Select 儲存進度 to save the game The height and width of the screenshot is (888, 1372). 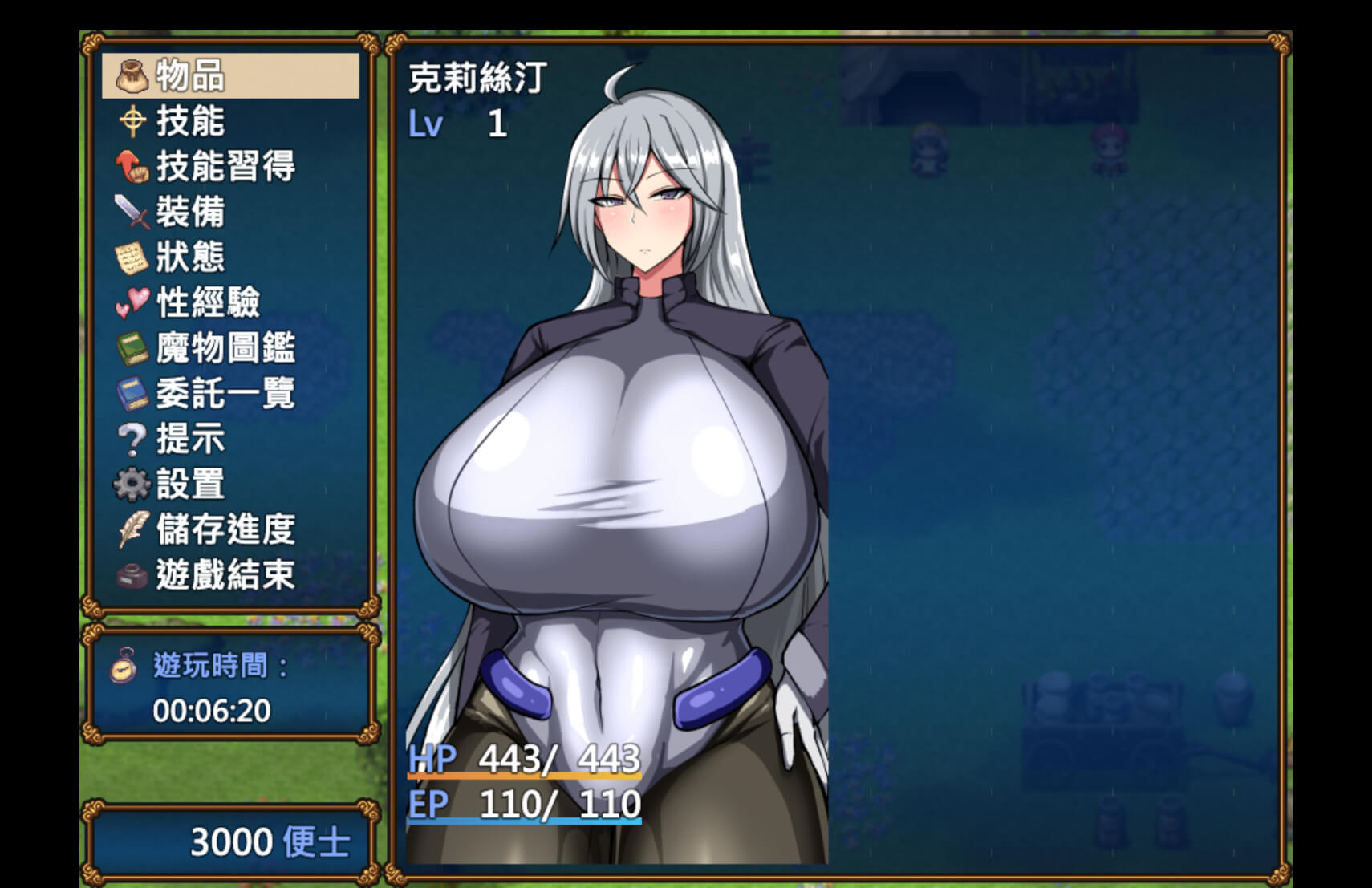[x=230, y=529]
